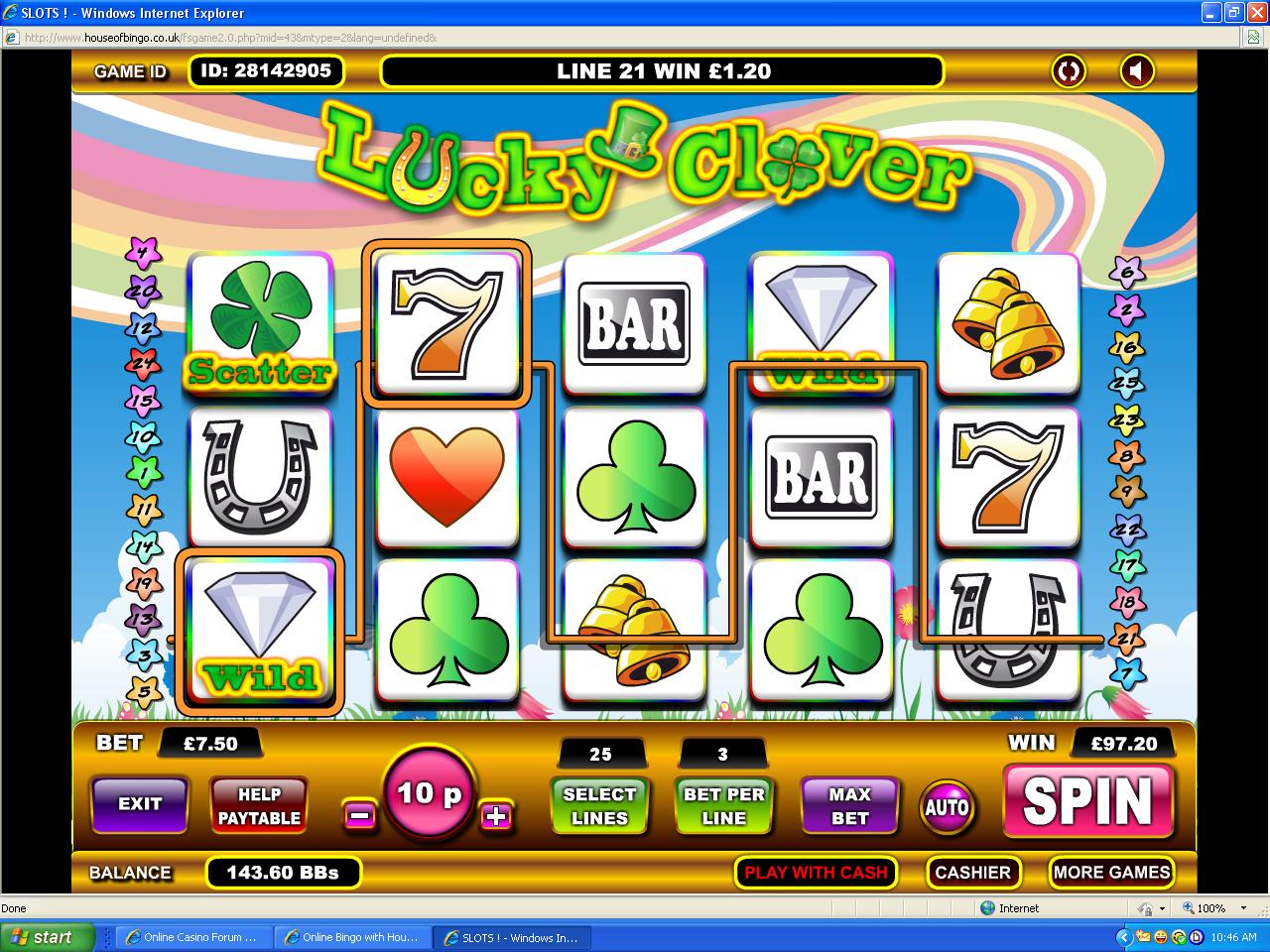1270x952 pixels.
Task: Activate the Max Bet button
Action: coord(849,805)
